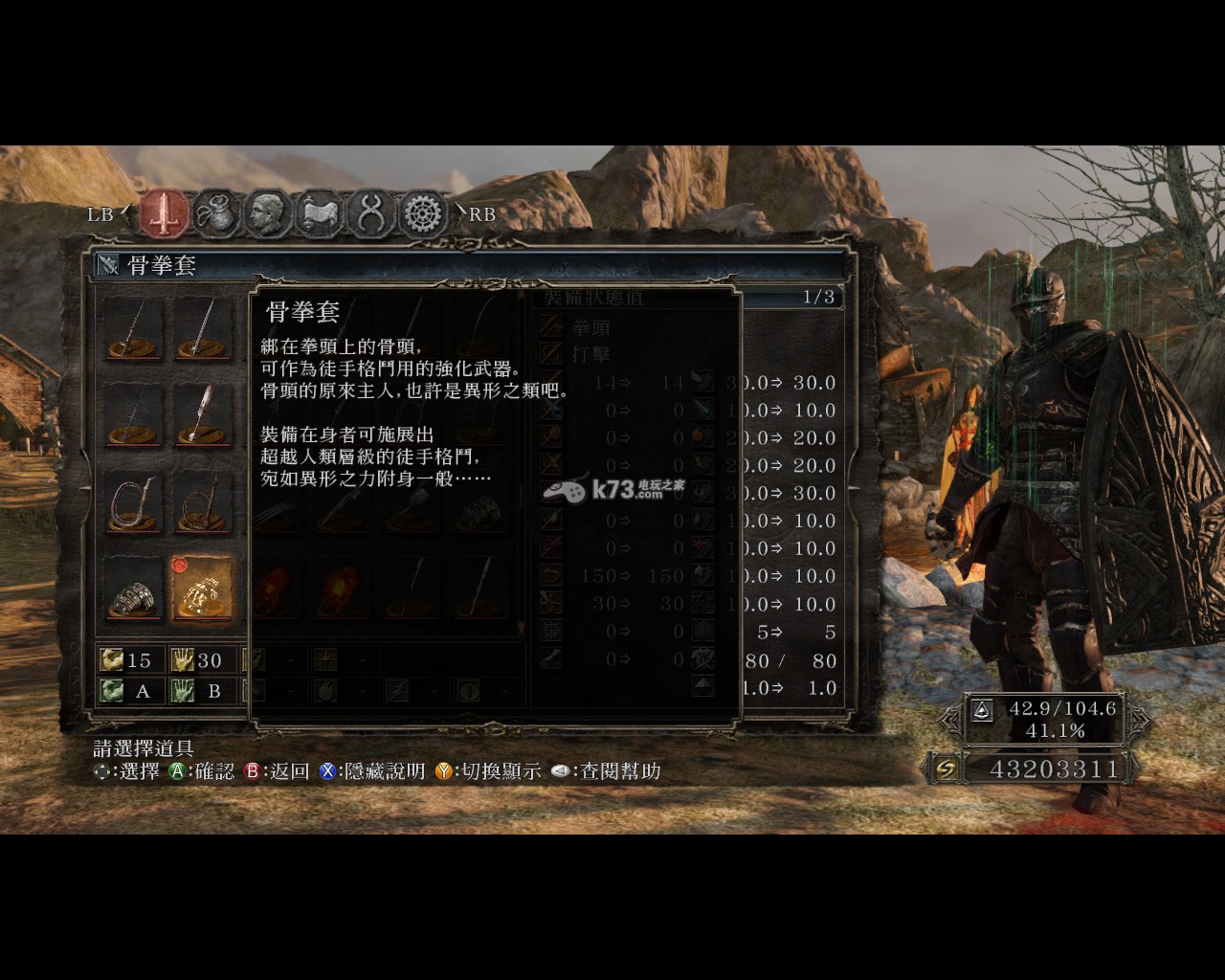Open the gear wheel settings tab
This screenshot has width=1225, height=980.
[x=422, y=213]
